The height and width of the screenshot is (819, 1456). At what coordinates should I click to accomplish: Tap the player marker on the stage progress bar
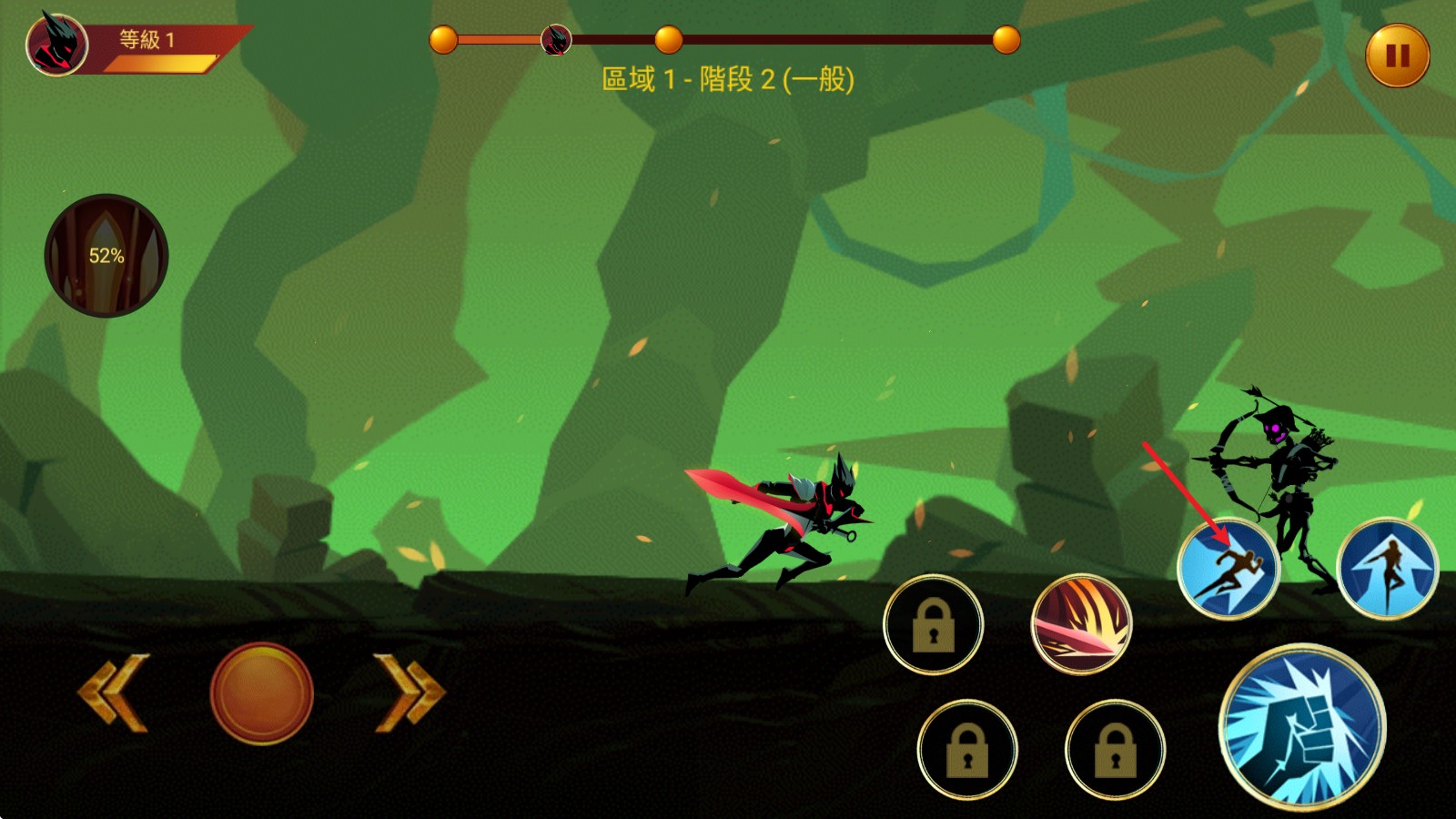[555, 41]
